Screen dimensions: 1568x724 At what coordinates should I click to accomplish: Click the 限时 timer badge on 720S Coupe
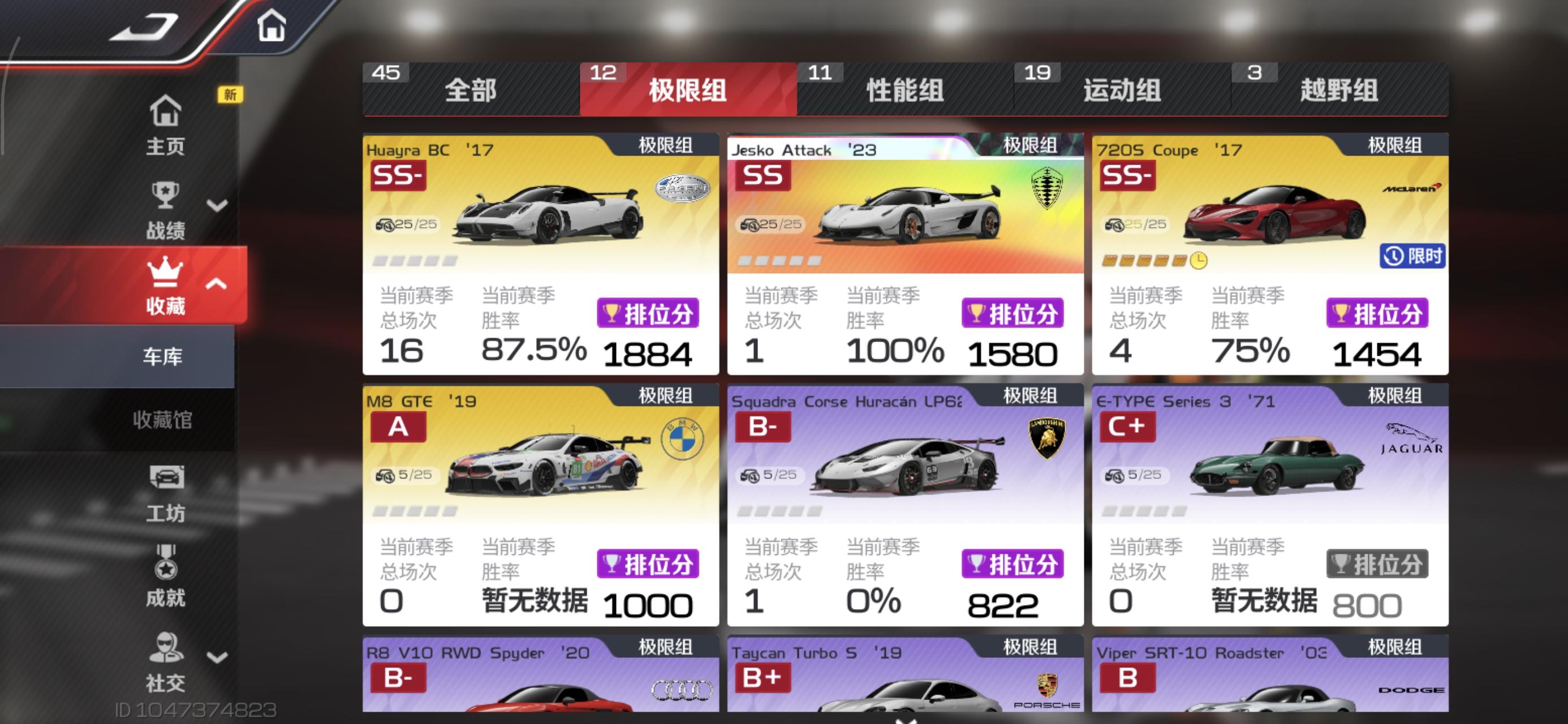pyautogui.click(x=1412, y=257)
